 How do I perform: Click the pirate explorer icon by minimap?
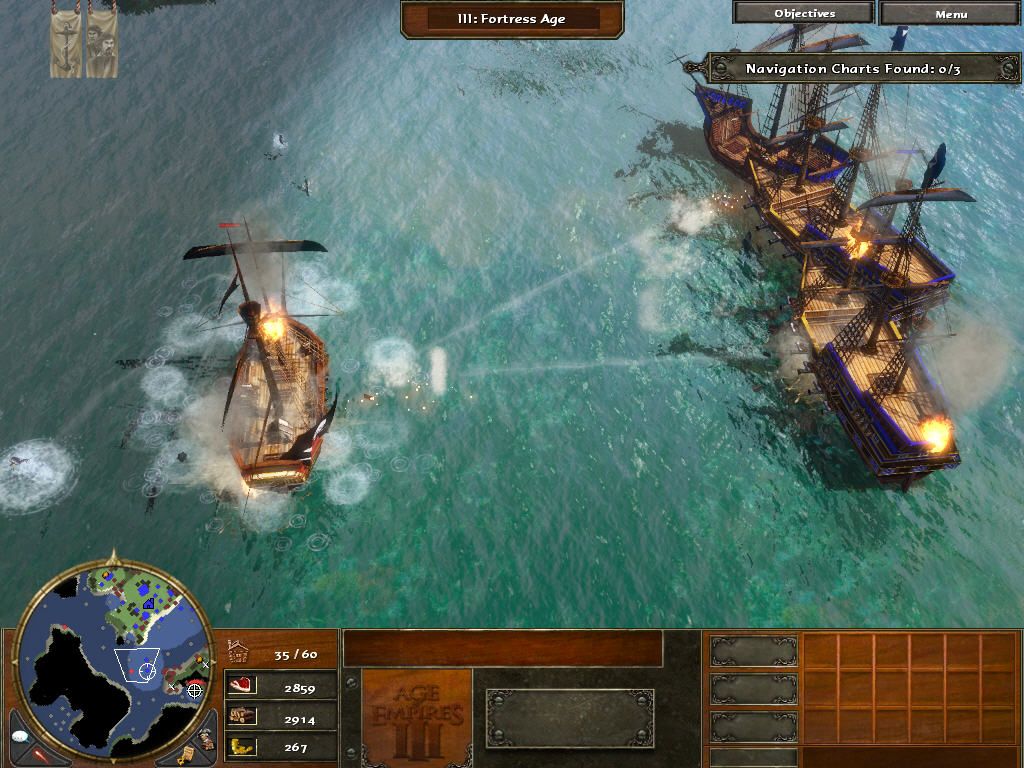click(x=205, y=739)
